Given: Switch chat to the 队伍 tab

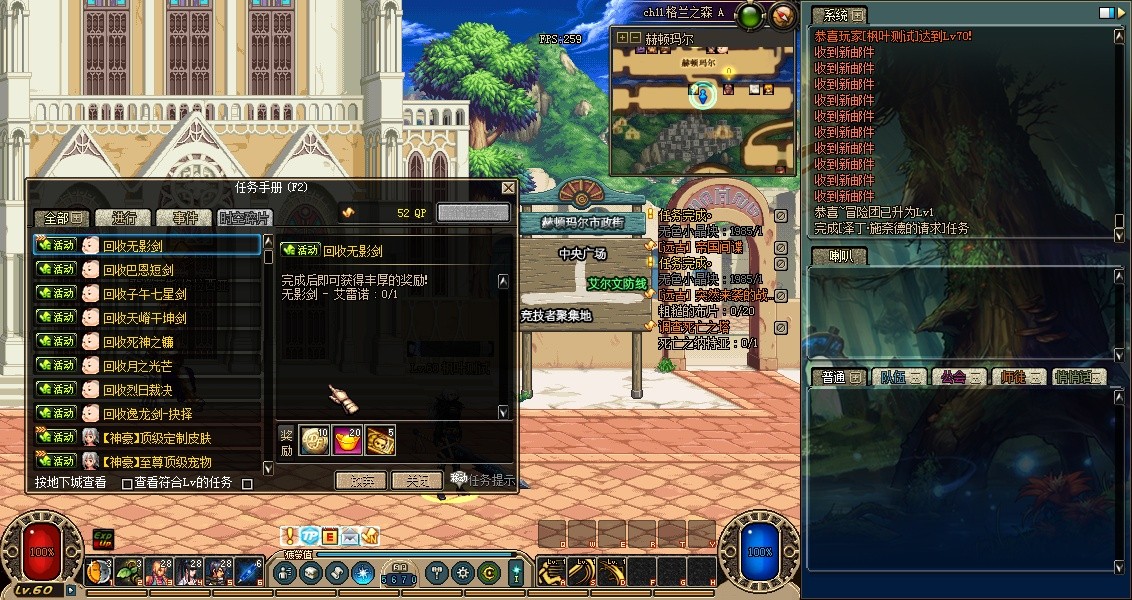Looking at the screenshot, I should coord(892,377).
